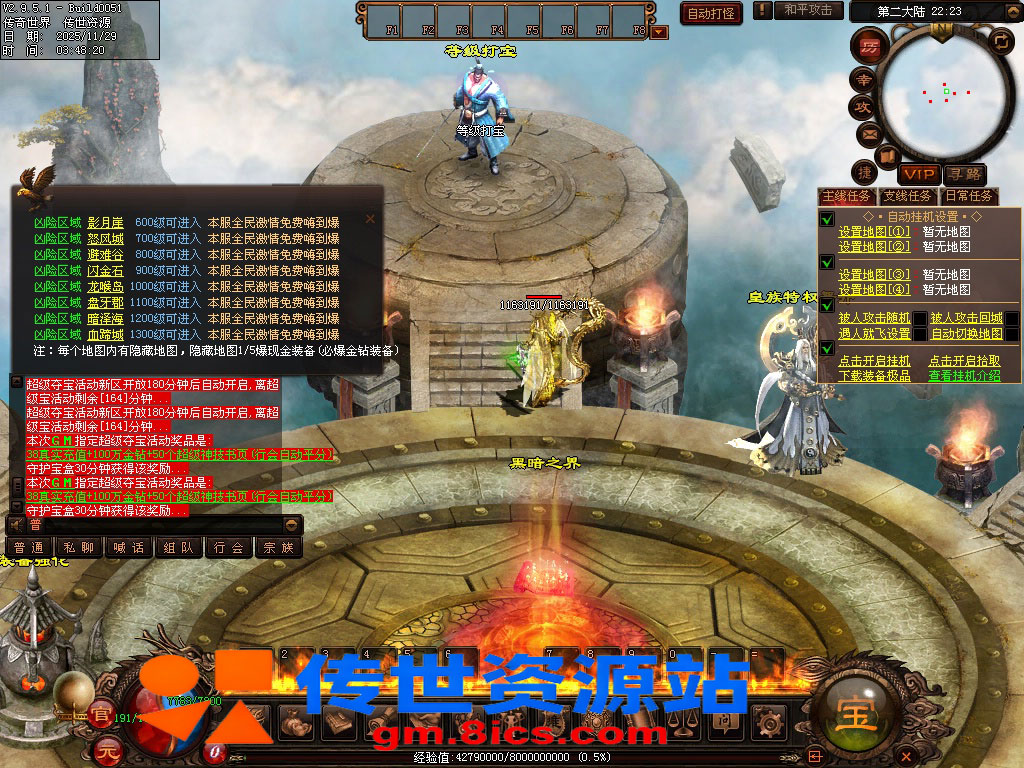Open the 历 round button beside minimap
The width and height of the screenshot is (1024, 768).
[x=865, y=46]
